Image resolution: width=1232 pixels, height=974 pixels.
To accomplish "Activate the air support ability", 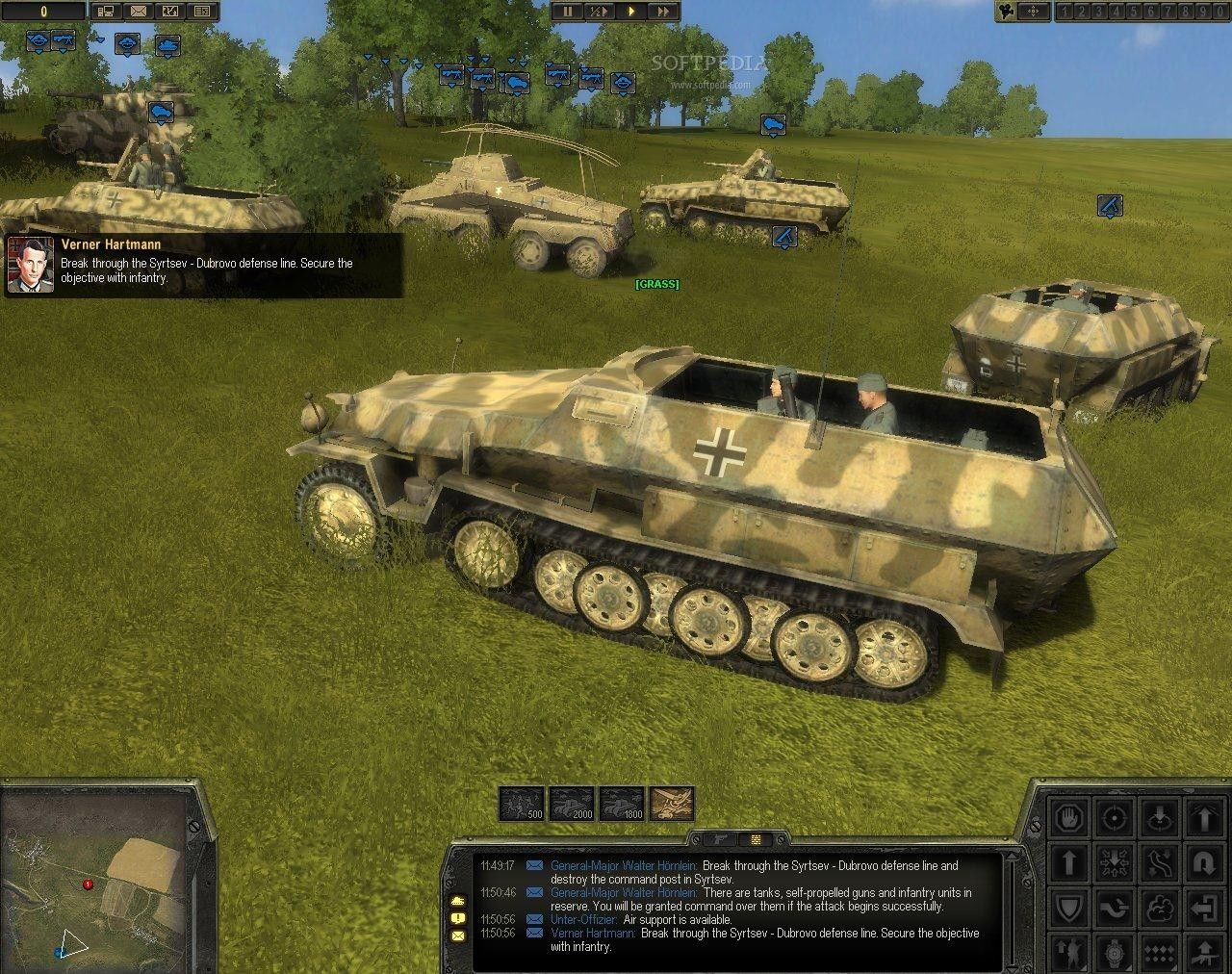I will [672, 804].
